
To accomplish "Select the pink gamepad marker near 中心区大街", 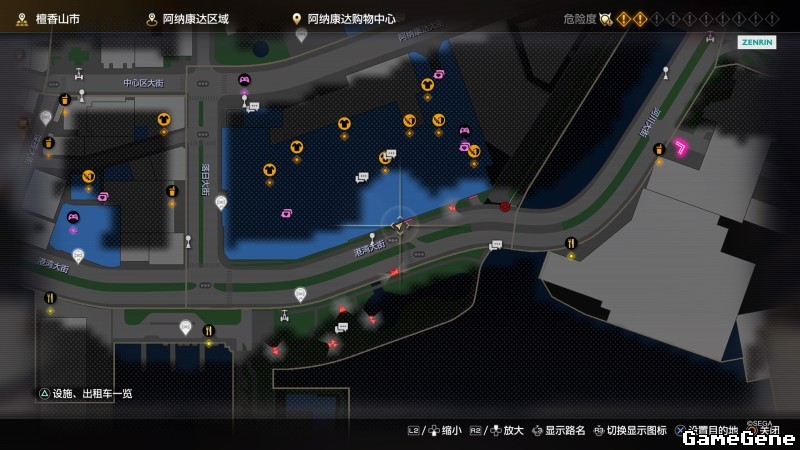I will [244, 80].
